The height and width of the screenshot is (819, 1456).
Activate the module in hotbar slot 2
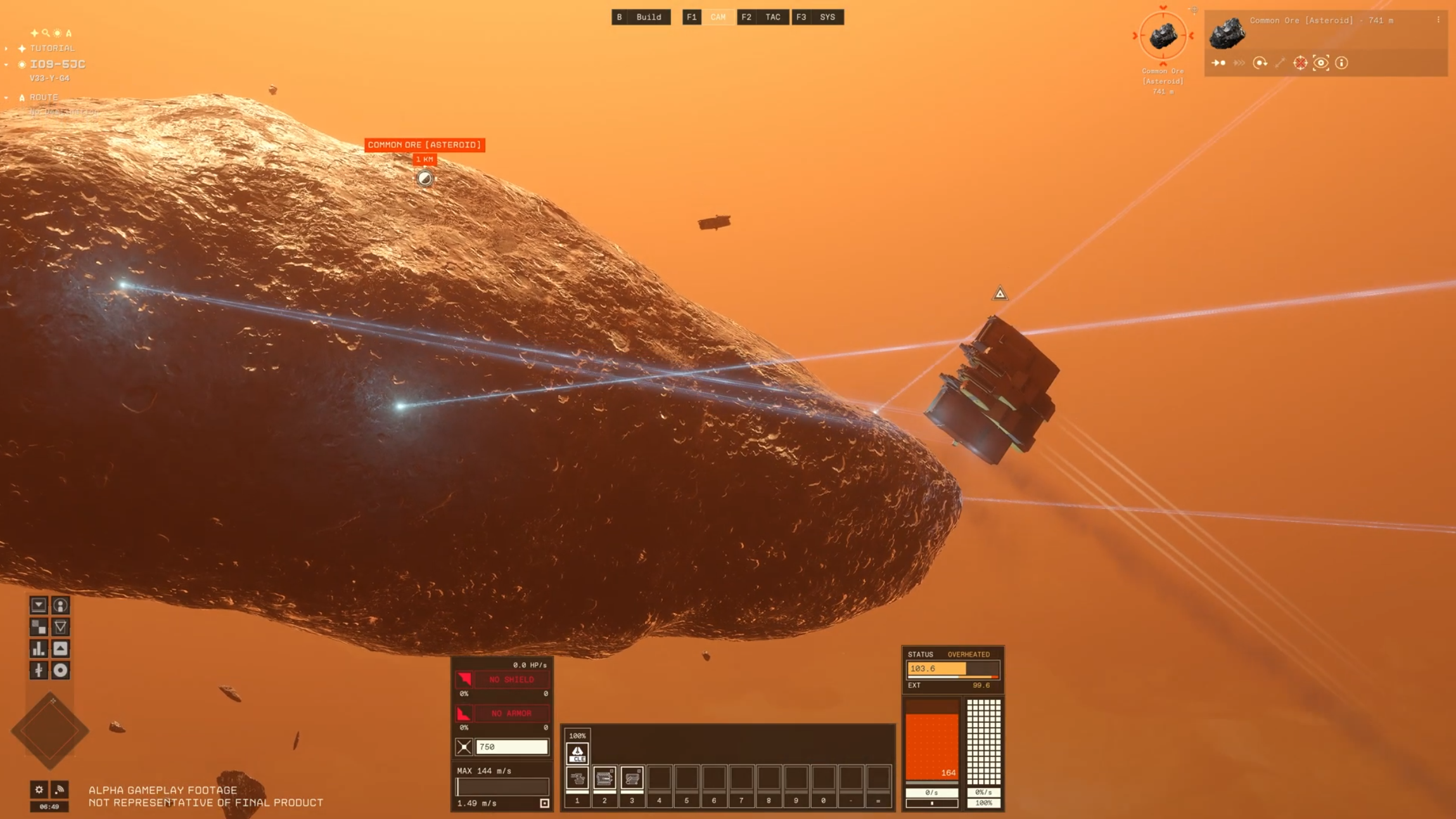pyautogui.click(x=604, y=778)
